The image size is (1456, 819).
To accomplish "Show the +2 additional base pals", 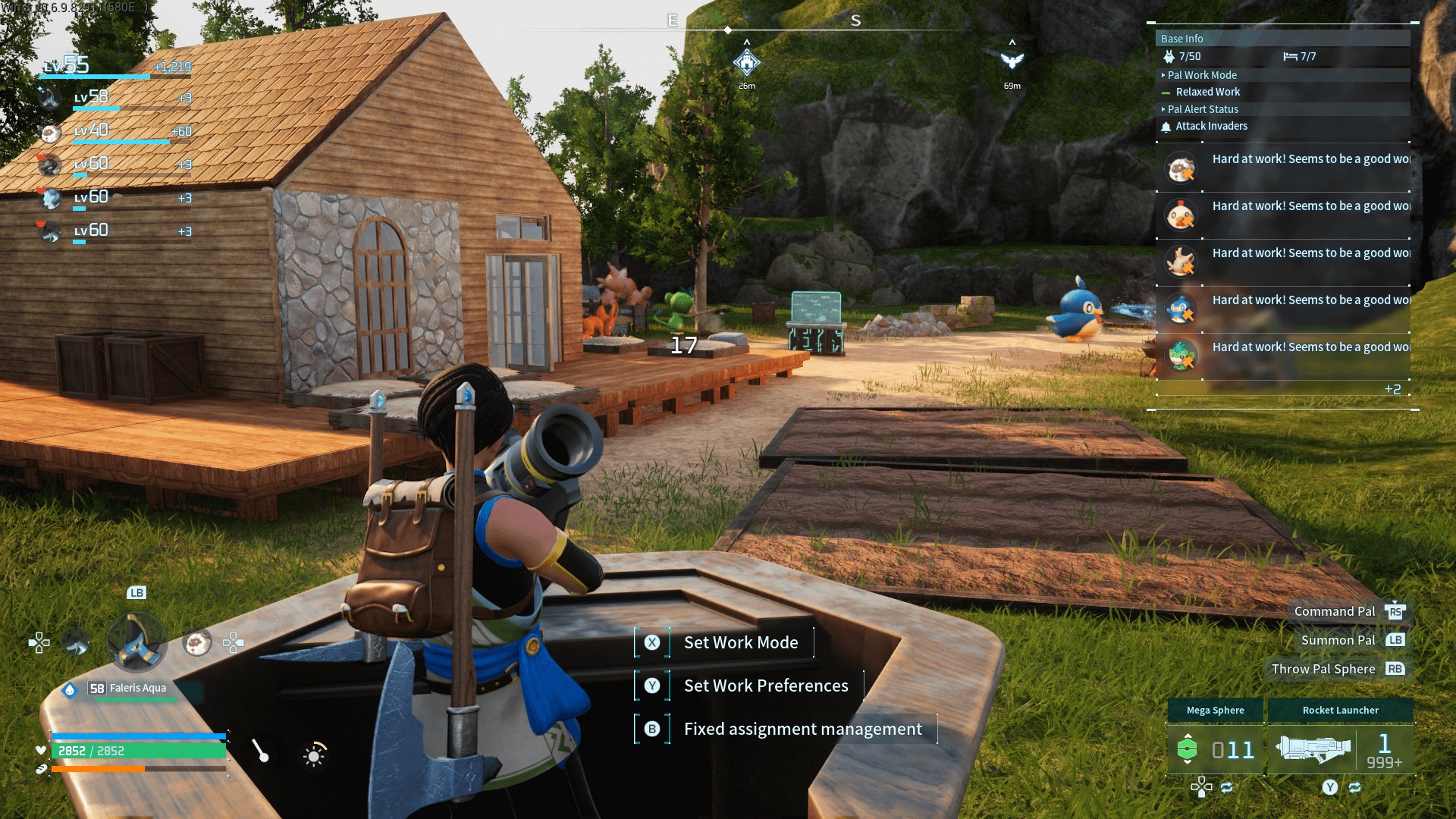I will [x=1392, y=390].
